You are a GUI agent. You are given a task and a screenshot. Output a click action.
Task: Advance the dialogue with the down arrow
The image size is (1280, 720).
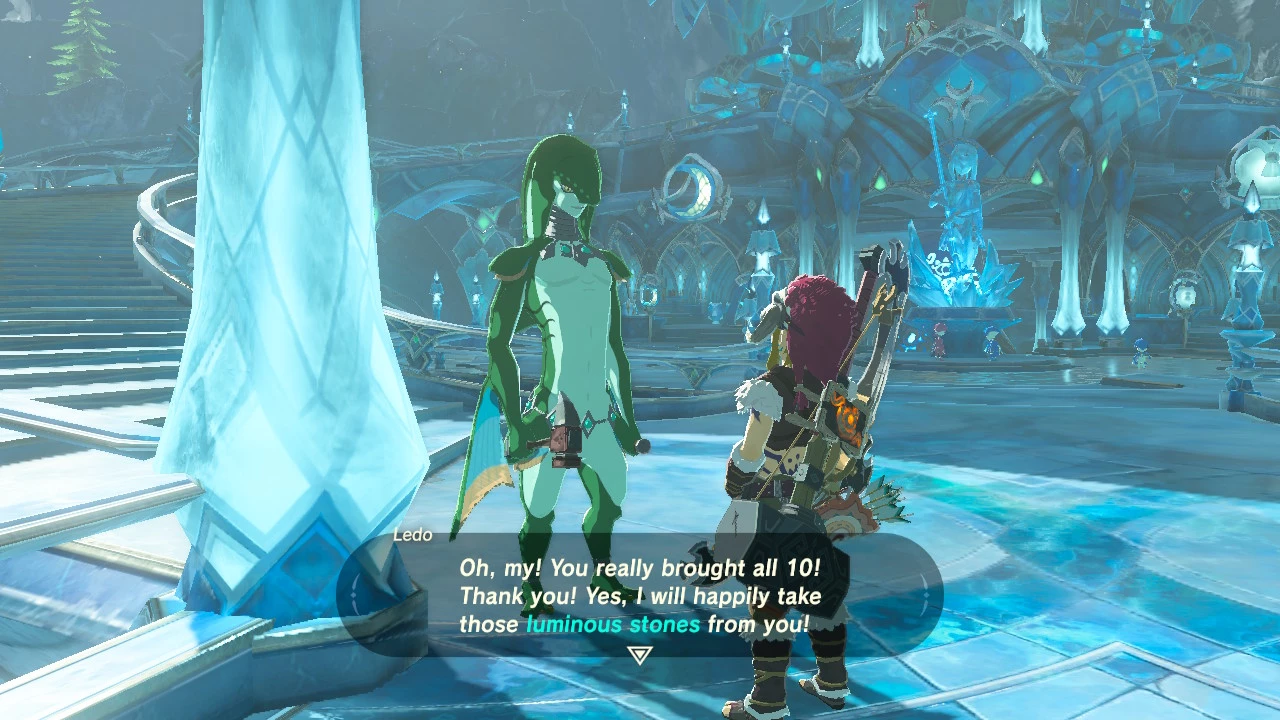click(640, 655)
